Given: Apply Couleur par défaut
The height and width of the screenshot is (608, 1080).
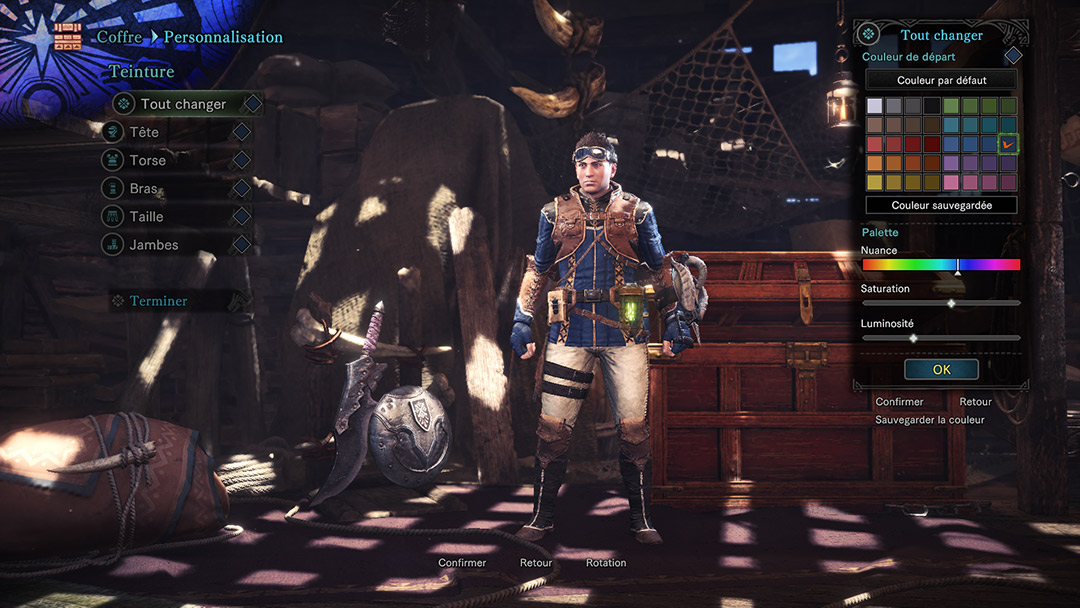Looking at the screenshot, I should pos(941,80).
